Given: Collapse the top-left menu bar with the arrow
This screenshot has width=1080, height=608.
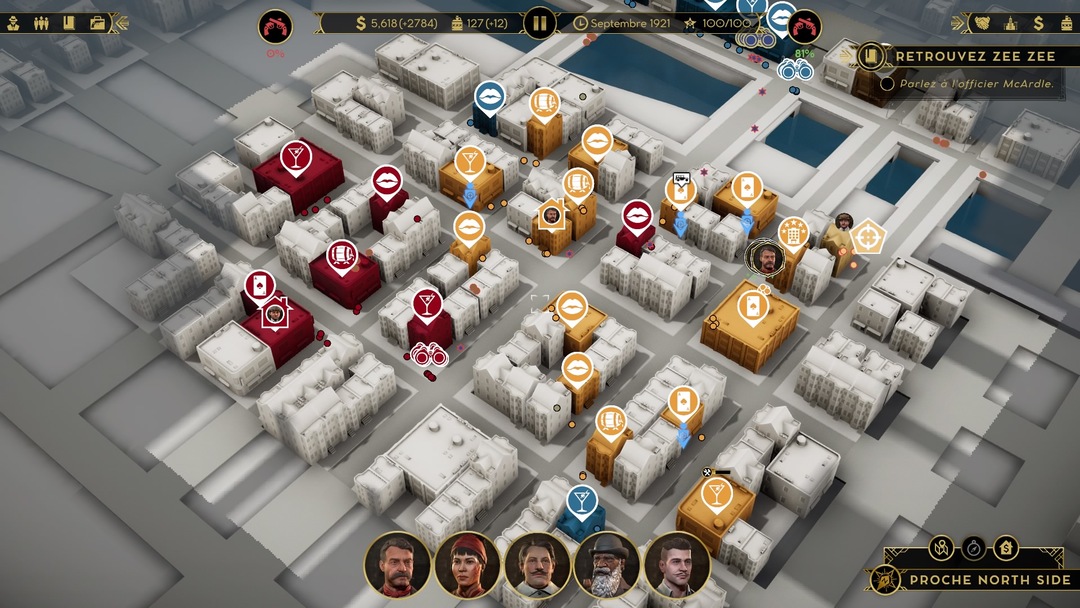Looking at the screenshot, I should coord(123,23).
